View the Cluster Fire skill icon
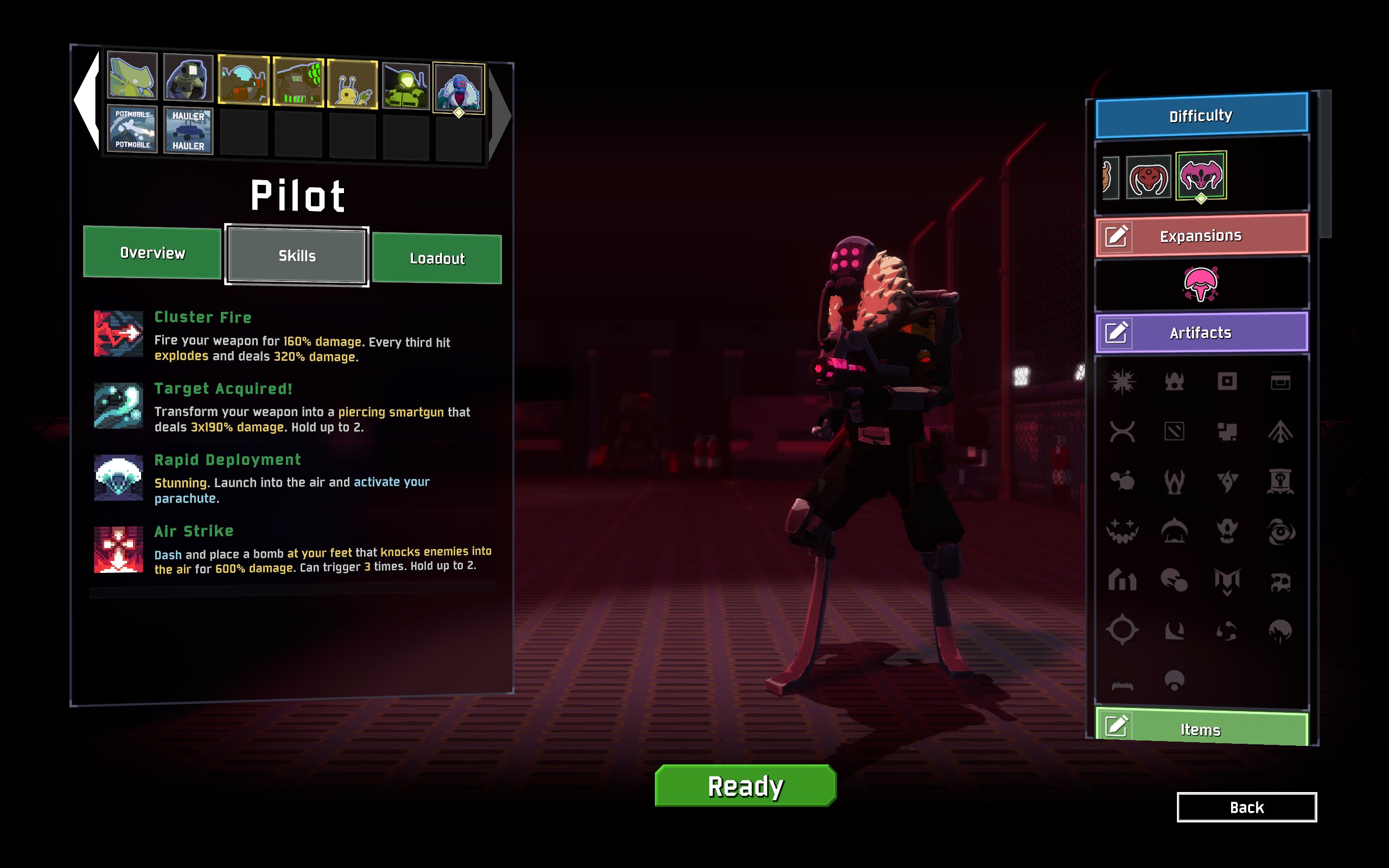1389x868 pixels. coord(118,334)
